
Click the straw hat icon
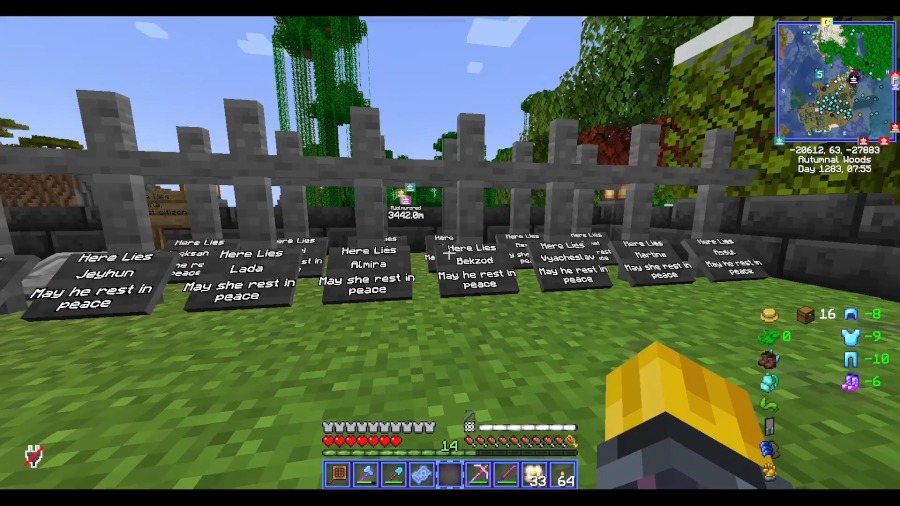(x=769, y=315)
